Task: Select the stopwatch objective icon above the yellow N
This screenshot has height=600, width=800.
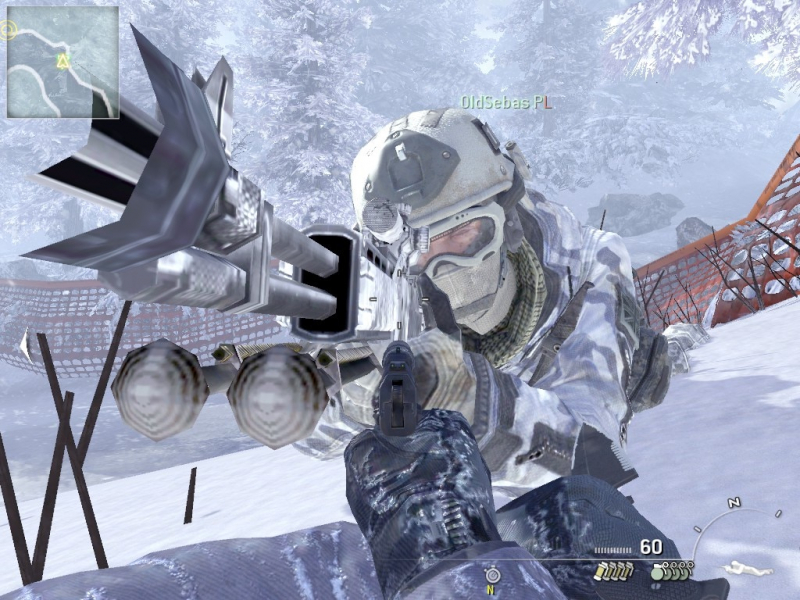Action: tap(492, 575)
